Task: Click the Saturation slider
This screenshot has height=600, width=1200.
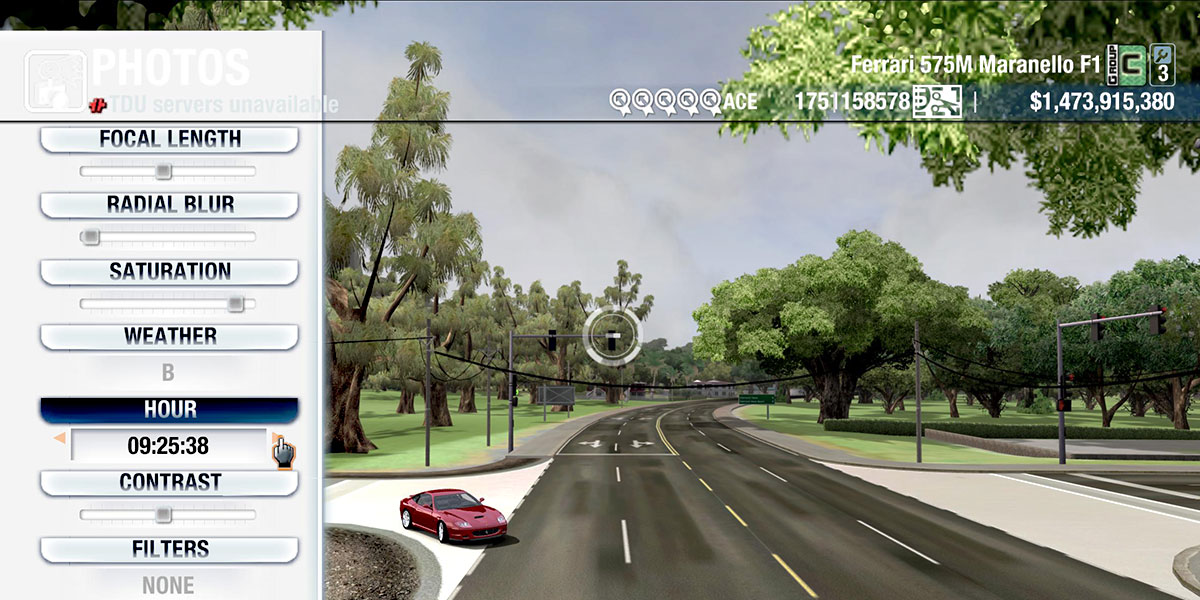Action: [235, 303]
